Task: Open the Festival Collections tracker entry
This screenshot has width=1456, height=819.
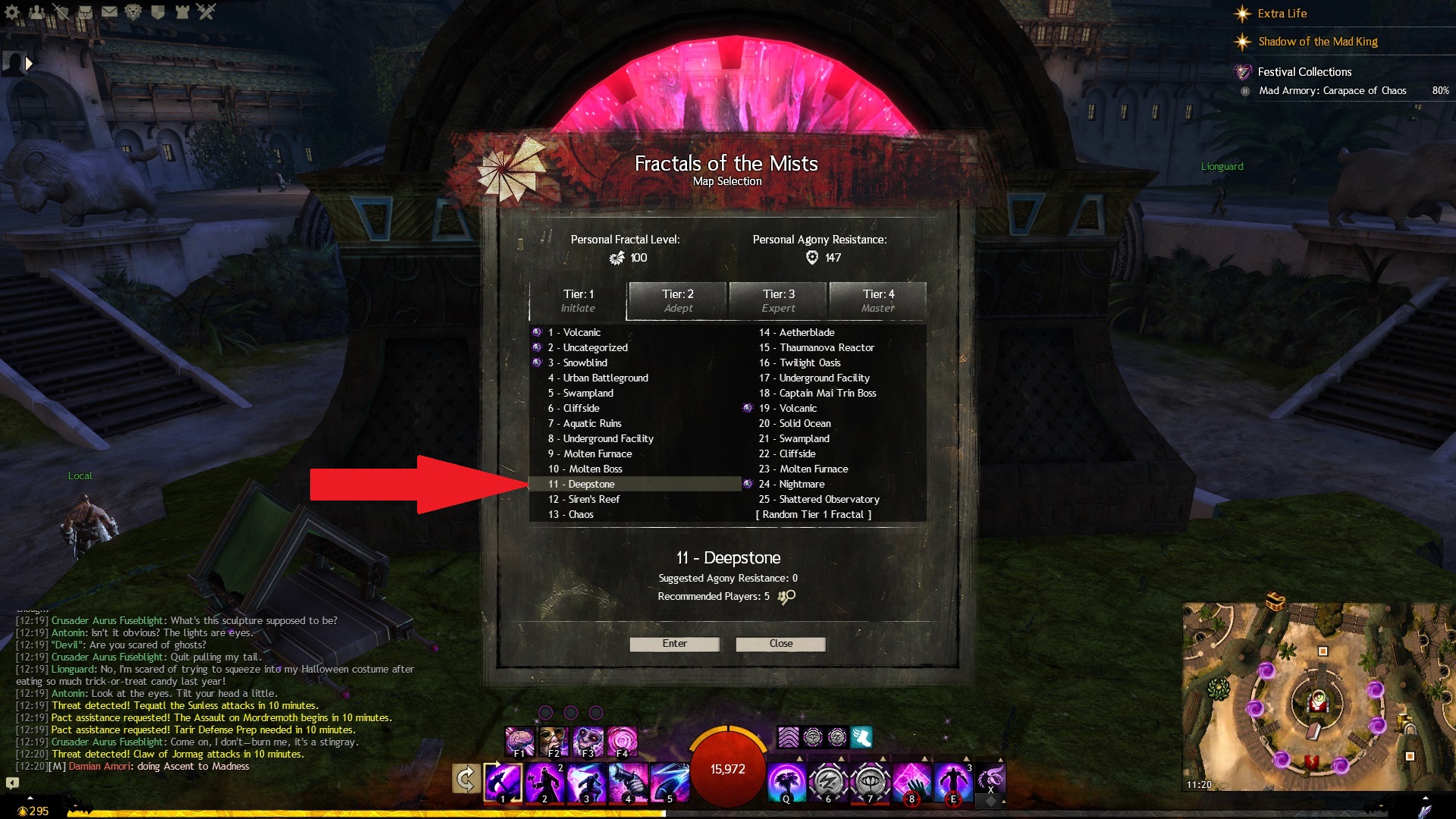Action: [1304, 72]
